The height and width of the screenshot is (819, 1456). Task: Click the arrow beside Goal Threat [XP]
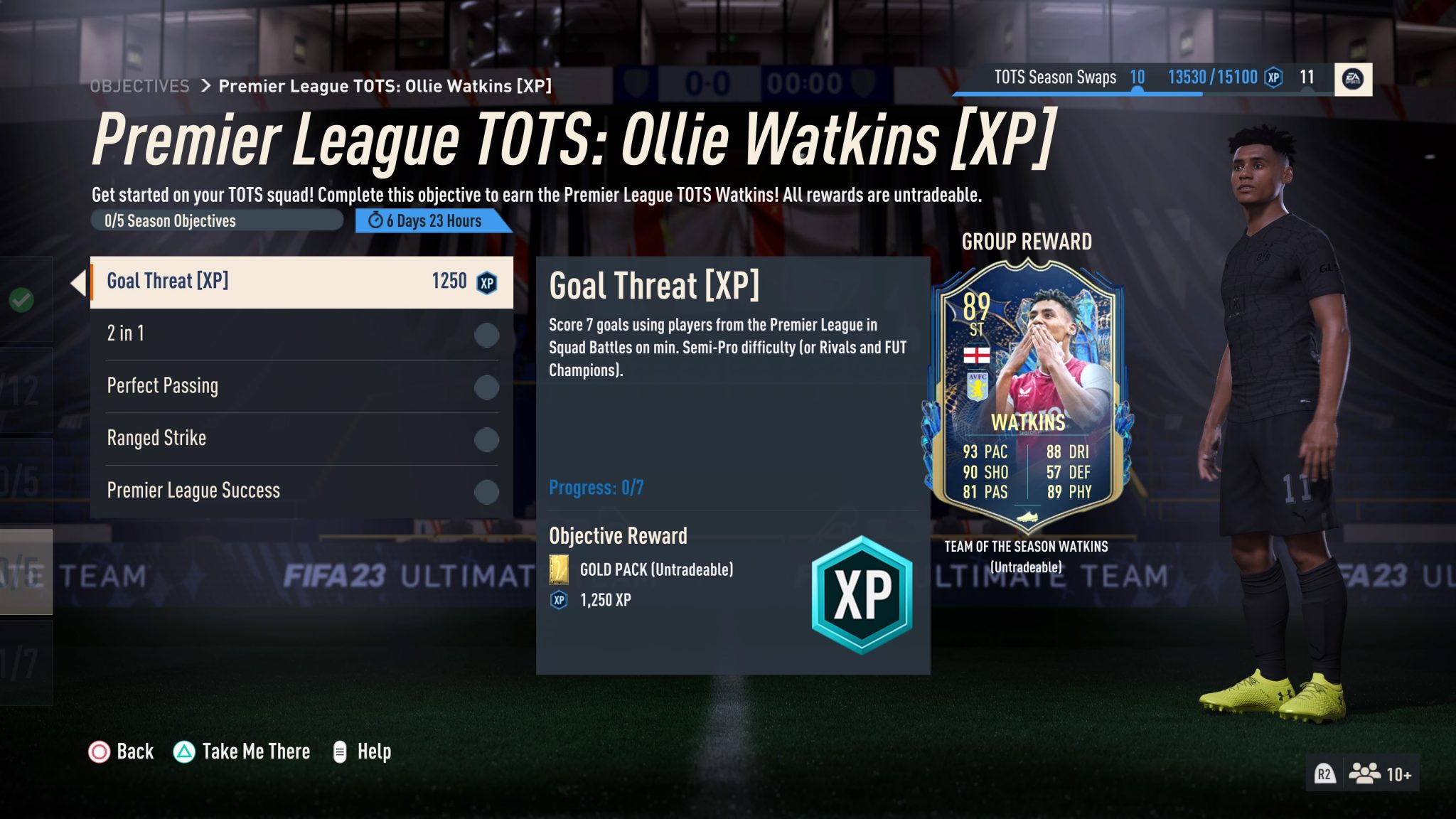point(79,282)
